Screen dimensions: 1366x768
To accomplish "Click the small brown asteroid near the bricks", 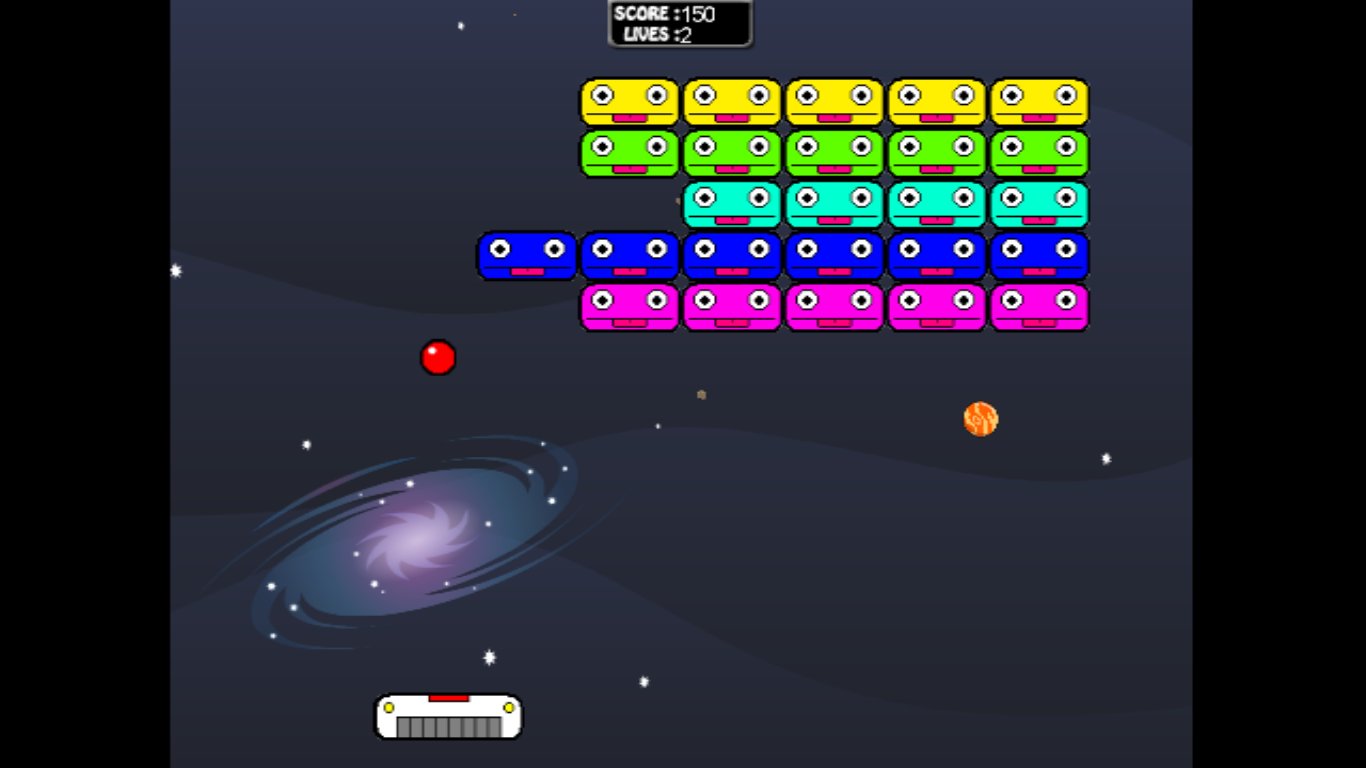I will (x=700, y=395).
